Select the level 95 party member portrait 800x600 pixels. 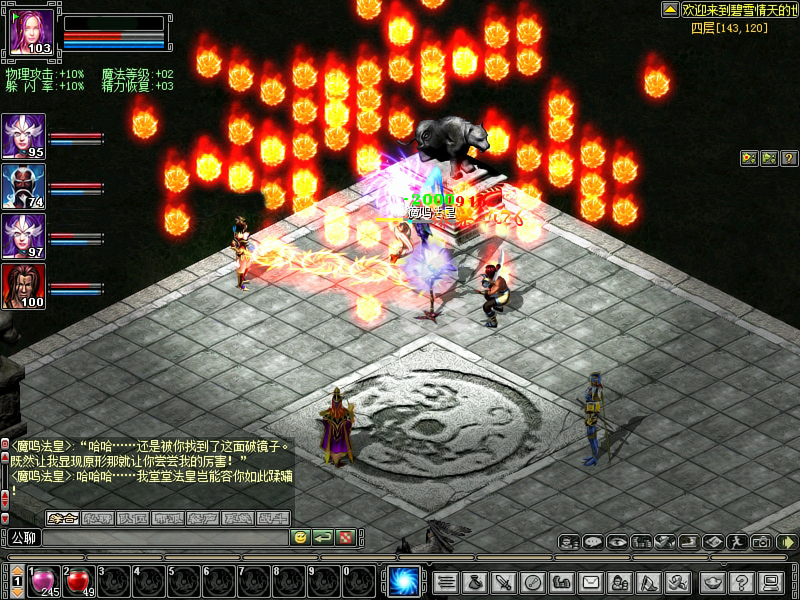[23, 136]
